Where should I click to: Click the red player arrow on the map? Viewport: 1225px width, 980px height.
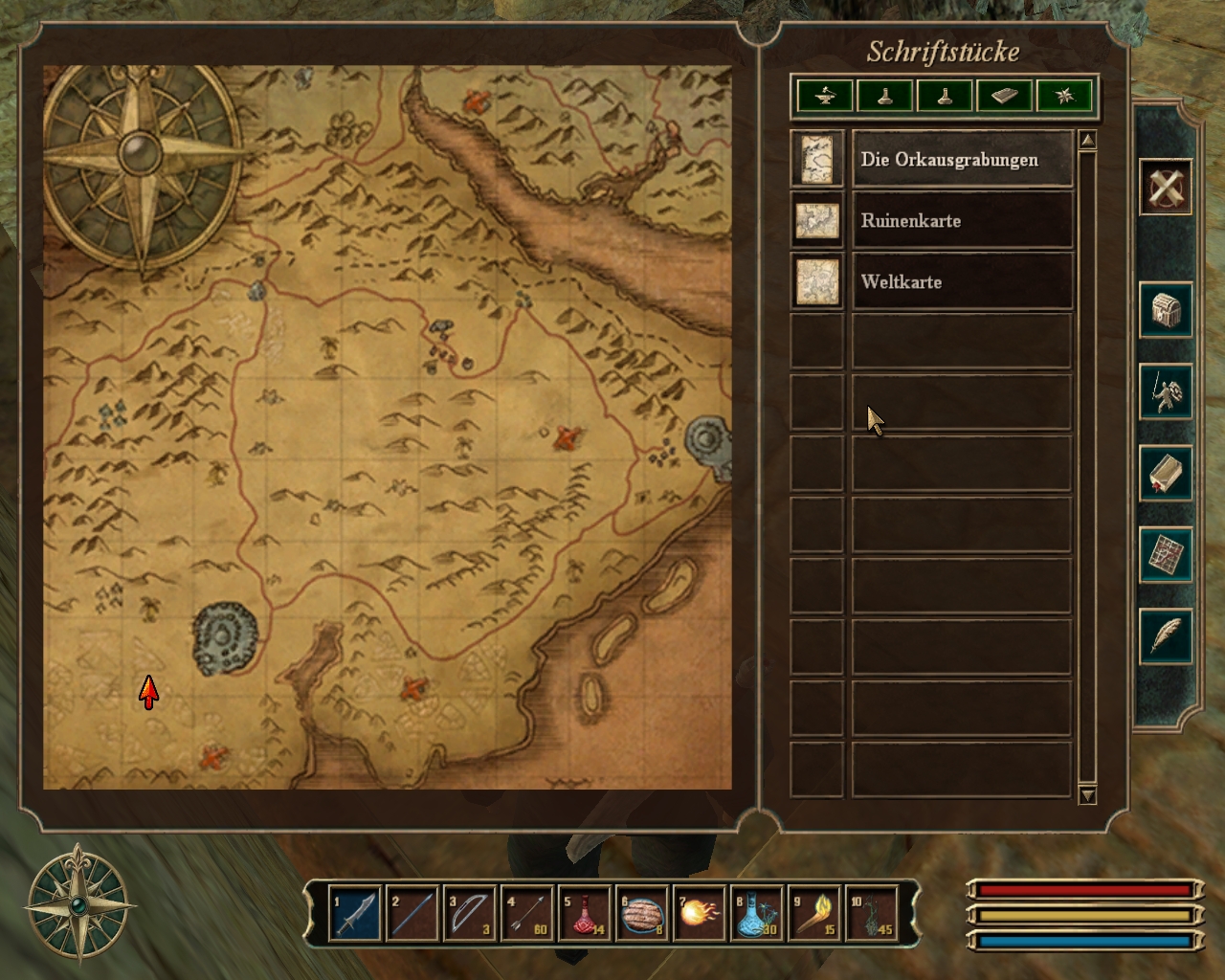(148, 691)
